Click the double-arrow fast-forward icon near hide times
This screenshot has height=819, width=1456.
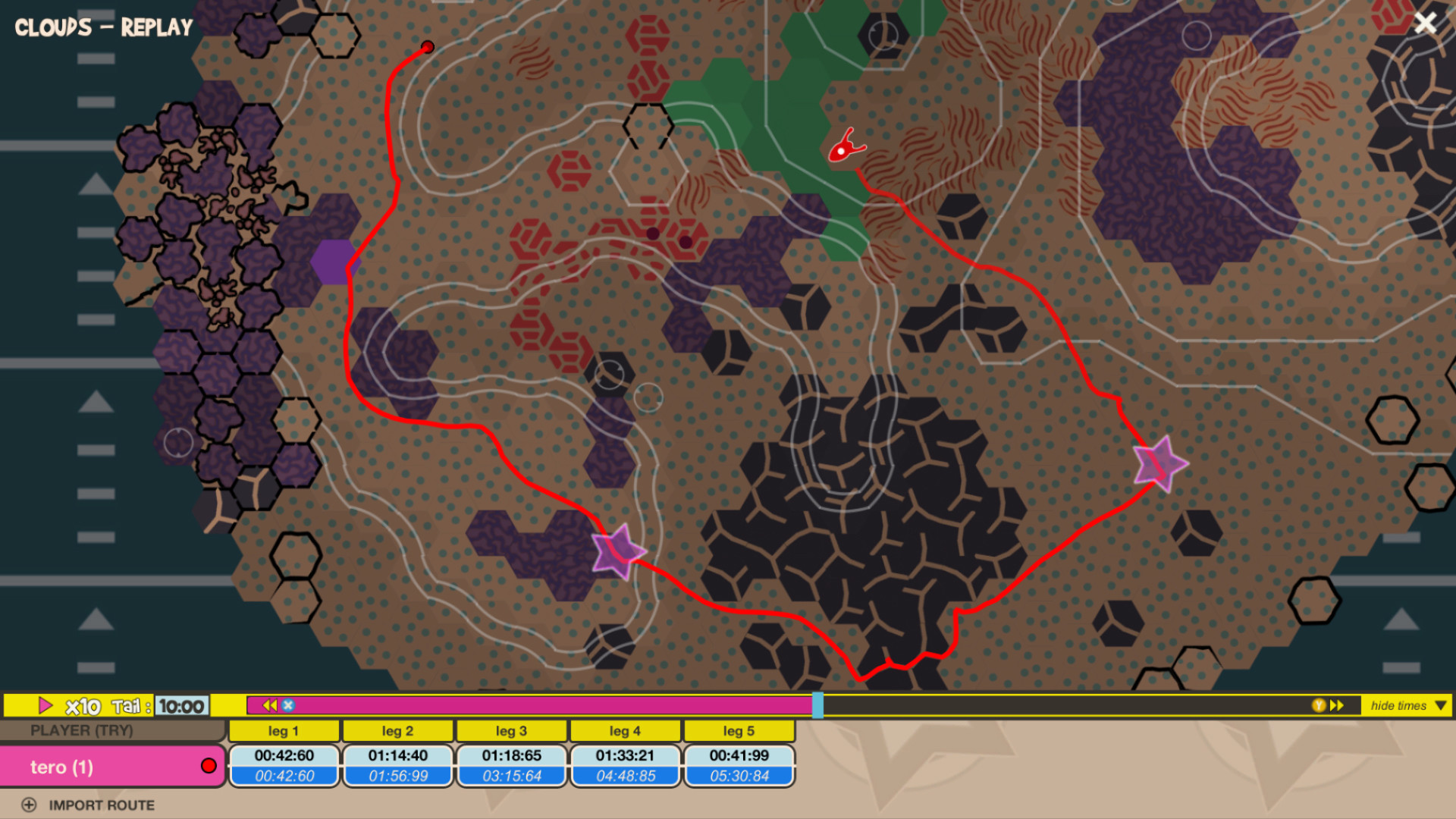(1335, 704)
